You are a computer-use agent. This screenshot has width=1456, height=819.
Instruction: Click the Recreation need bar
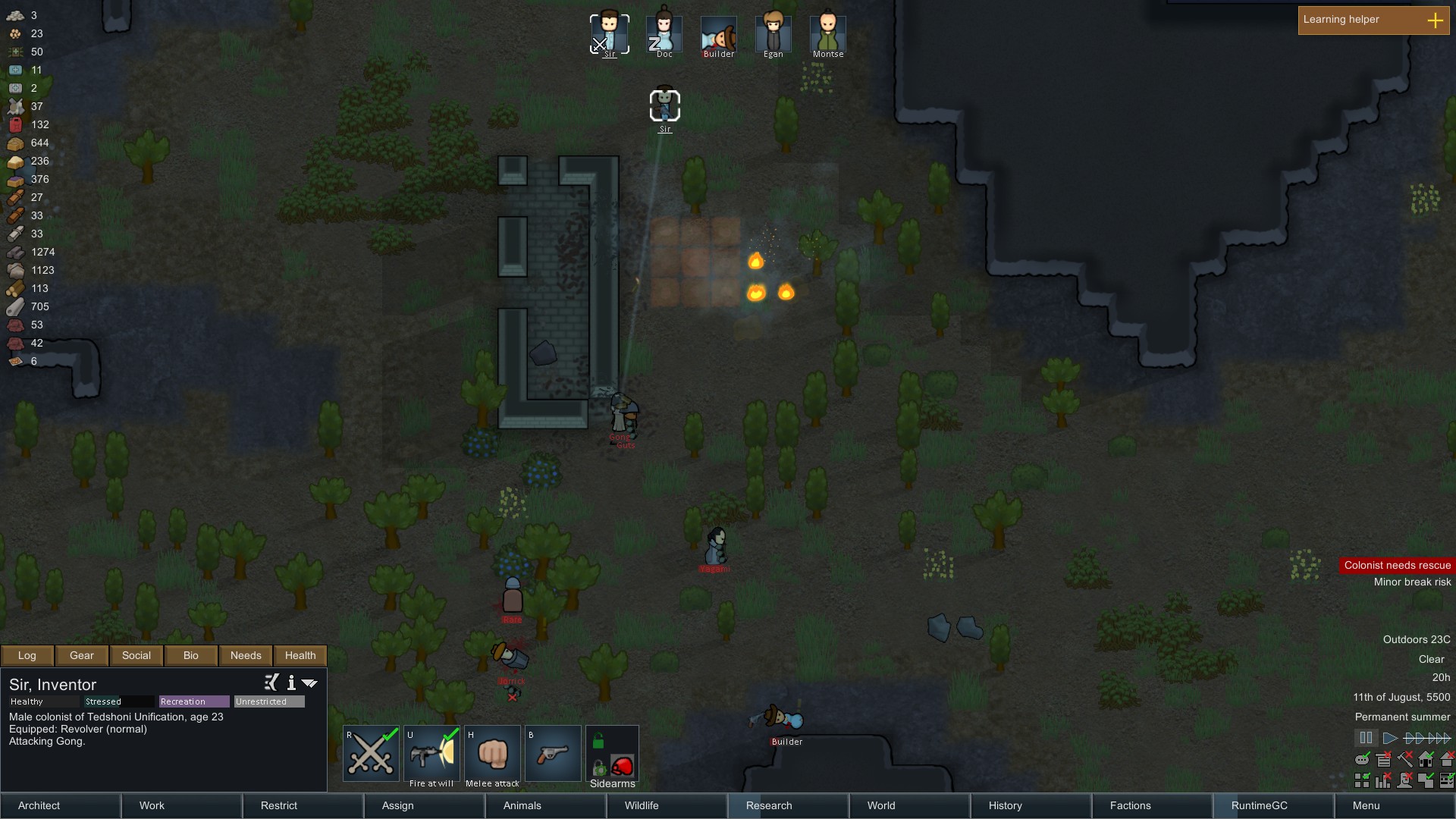pyautogui.click(x=193, y=701)
